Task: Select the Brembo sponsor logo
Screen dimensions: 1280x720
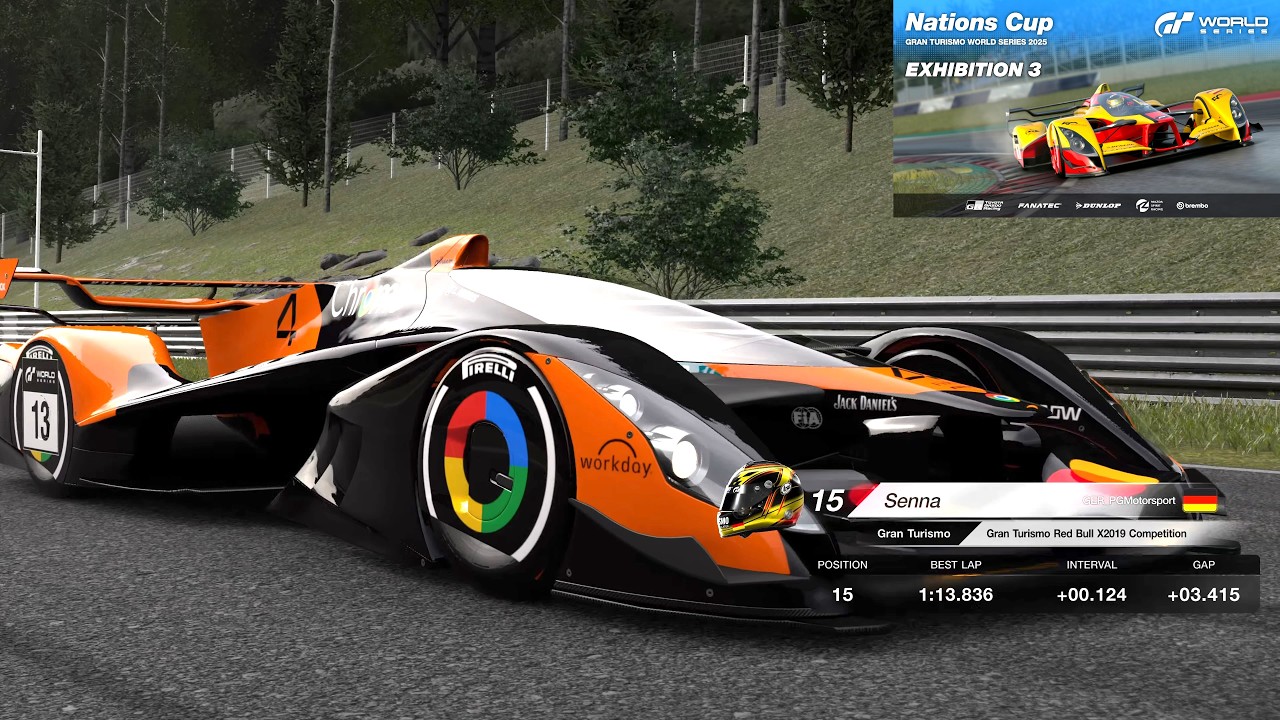Action: pyautogui.click(x=1195, y=205)
